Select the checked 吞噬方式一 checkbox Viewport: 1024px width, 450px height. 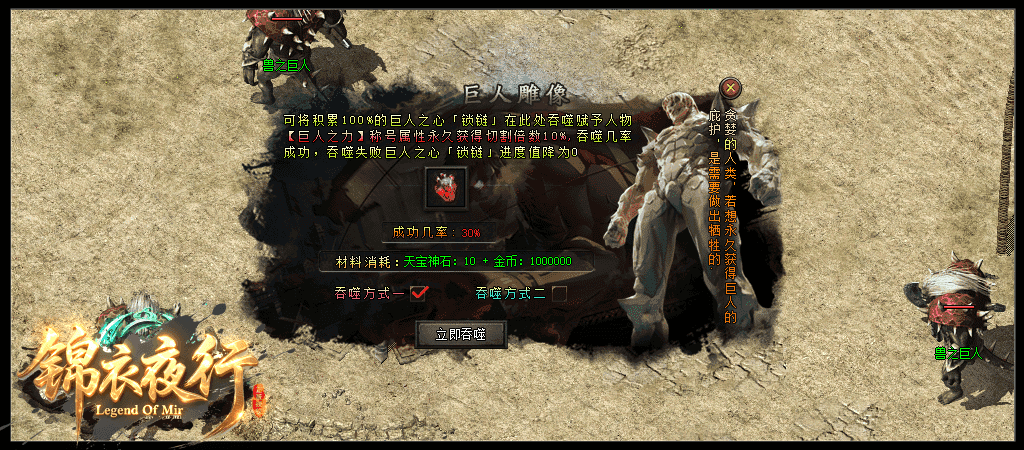(x=419, y=293)
